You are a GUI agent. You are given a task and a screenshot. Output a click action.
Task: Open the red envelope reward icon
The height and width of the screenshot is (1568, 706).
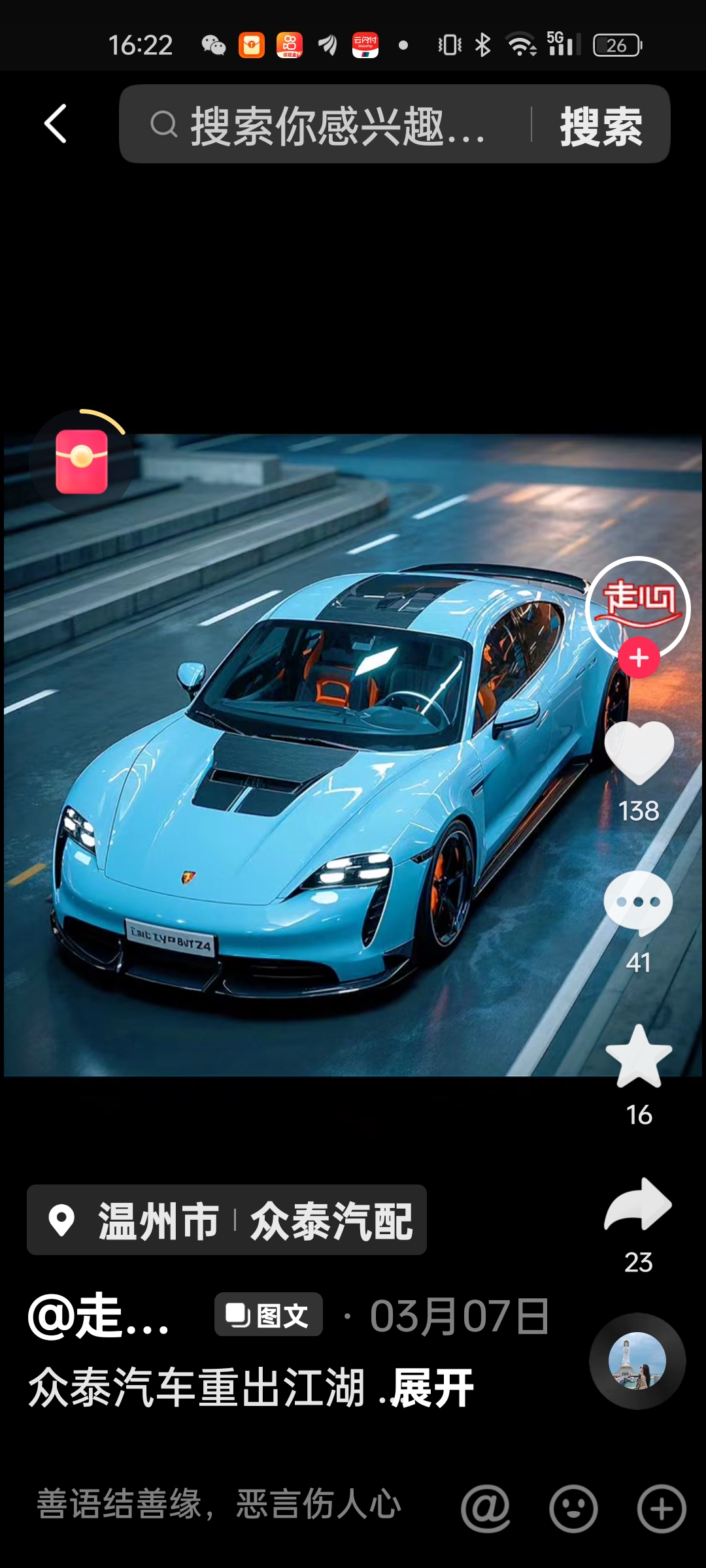tap(82, 461)
